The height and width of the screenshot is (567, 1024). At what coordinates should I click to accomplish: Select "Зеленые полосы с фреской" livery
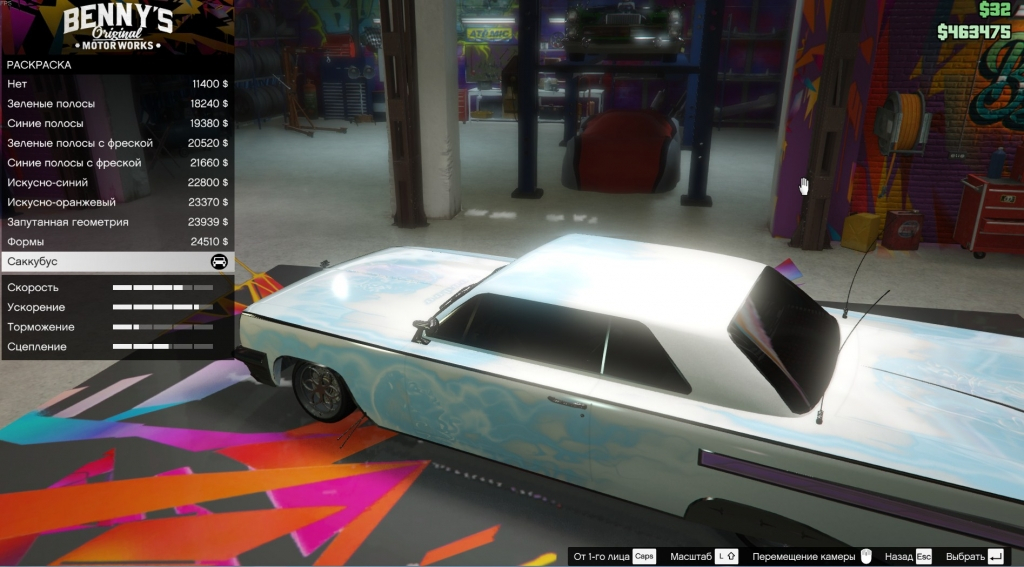tap(117, 143)
